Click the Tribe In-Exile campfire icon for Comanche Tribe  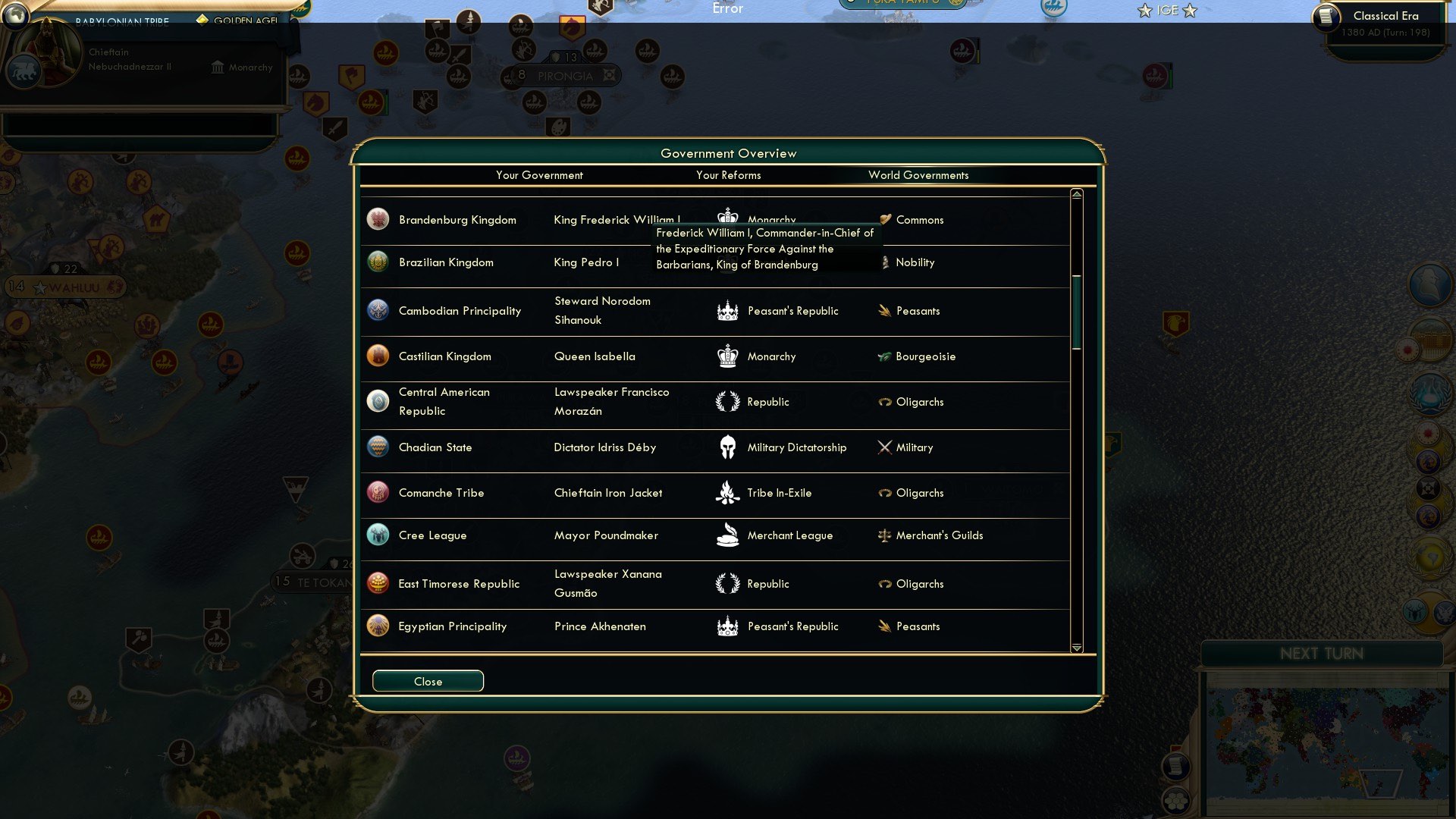pos(728,492)
